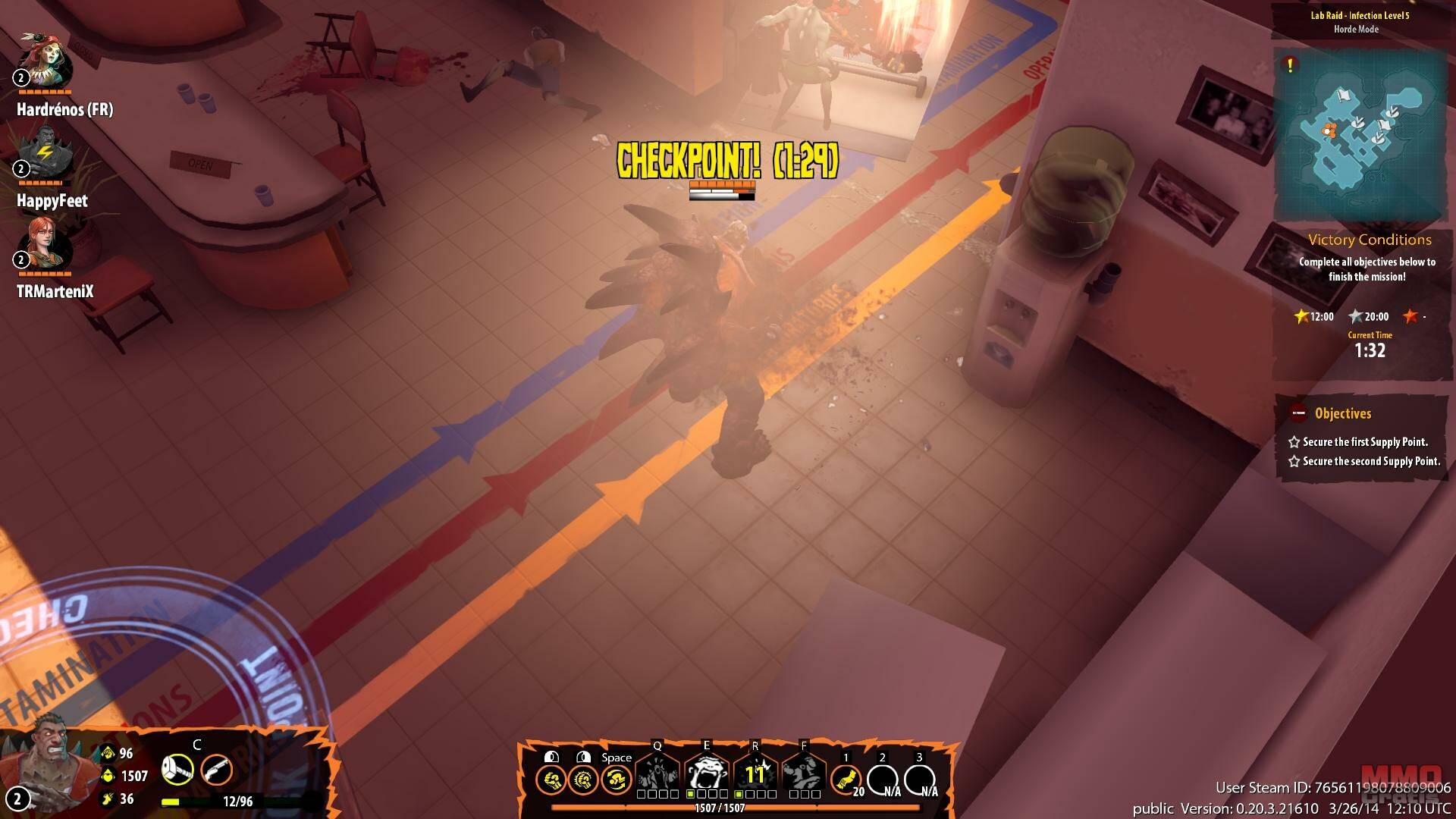
Task: Equip the hammer melee weapon
Action: coord(177,770)
